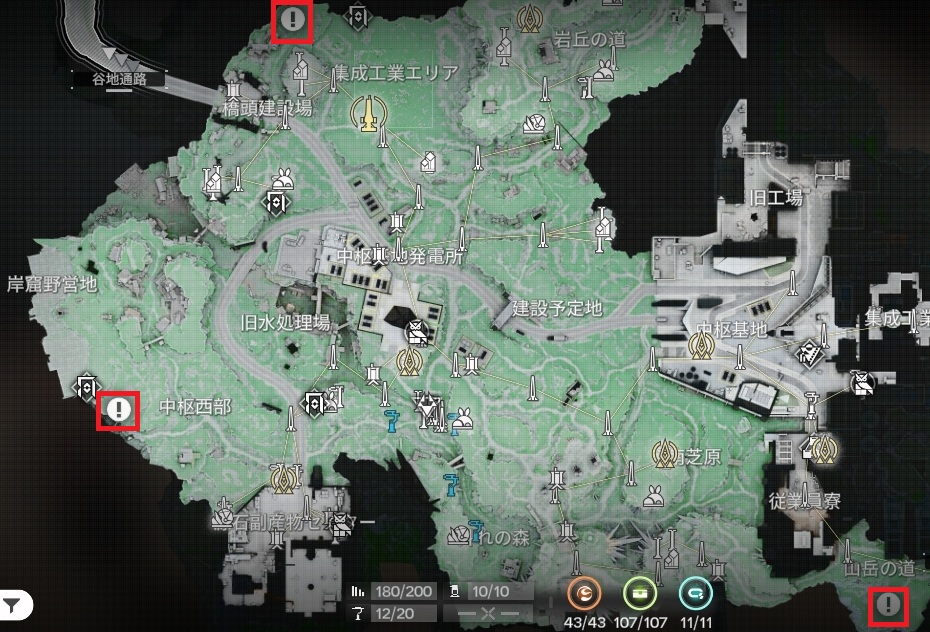The image size is (930, 632).
Task: Click the exclamation marker beside 中枢西部
Action: pyautogui.click(x=118, y=409)
